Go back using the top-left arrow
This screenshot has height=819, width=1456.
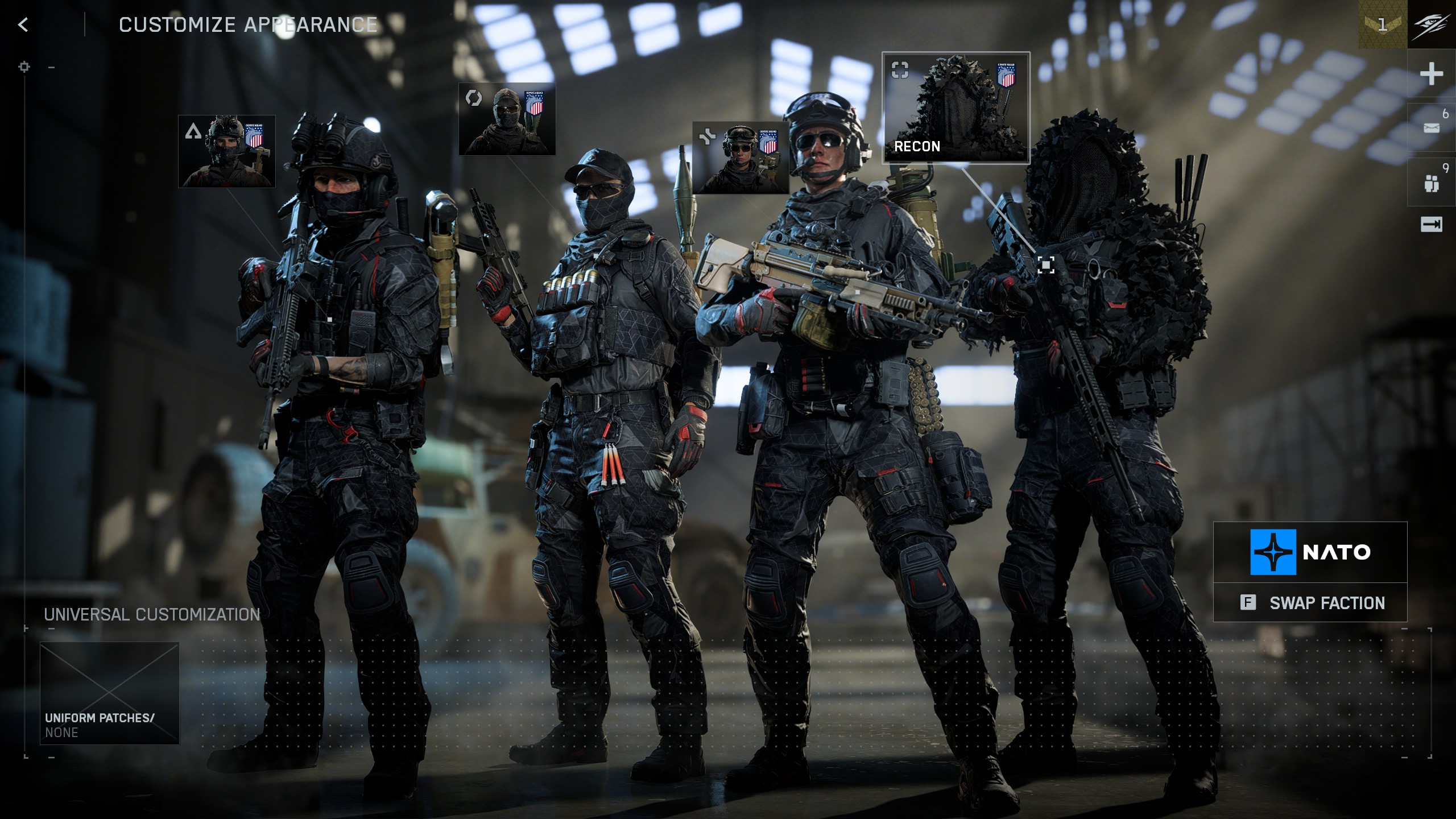pos(23,24)
